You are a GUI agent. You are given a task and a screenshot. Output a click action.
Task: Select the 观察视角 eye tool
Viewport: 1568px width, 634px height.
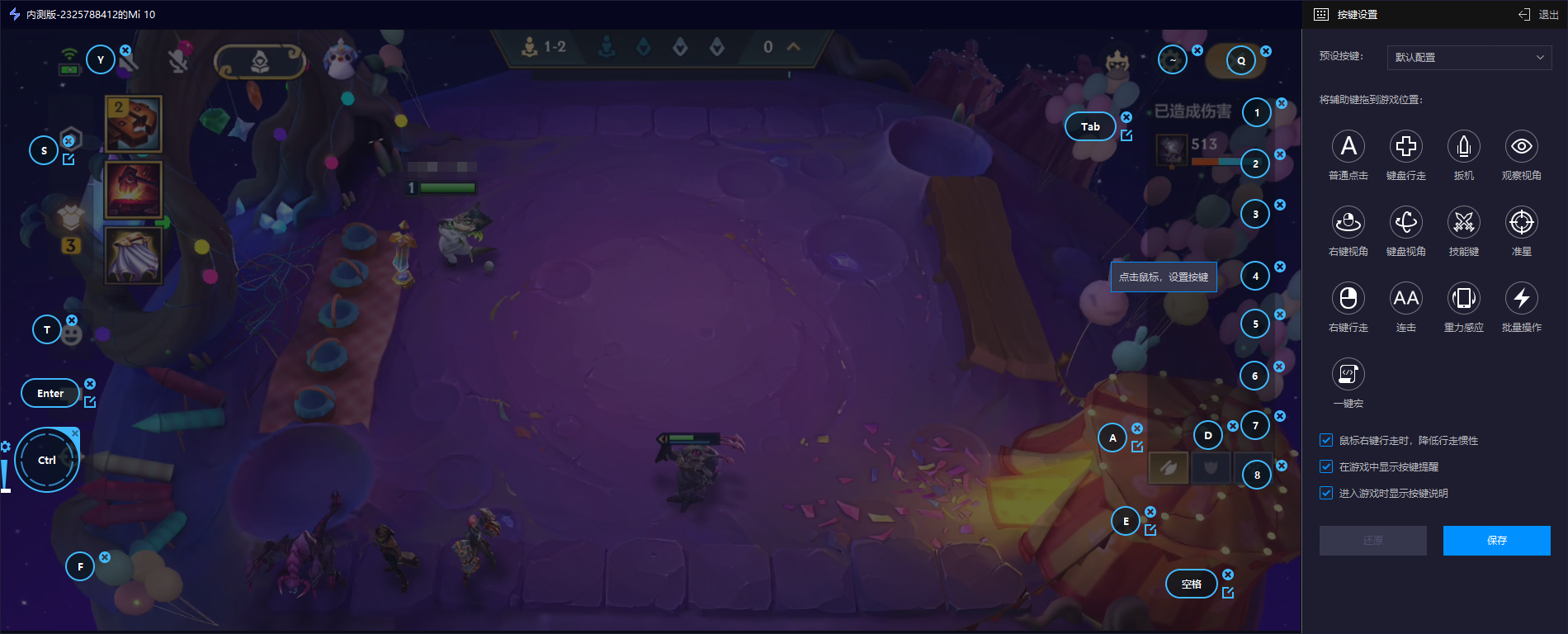[x=1522, y=147]
